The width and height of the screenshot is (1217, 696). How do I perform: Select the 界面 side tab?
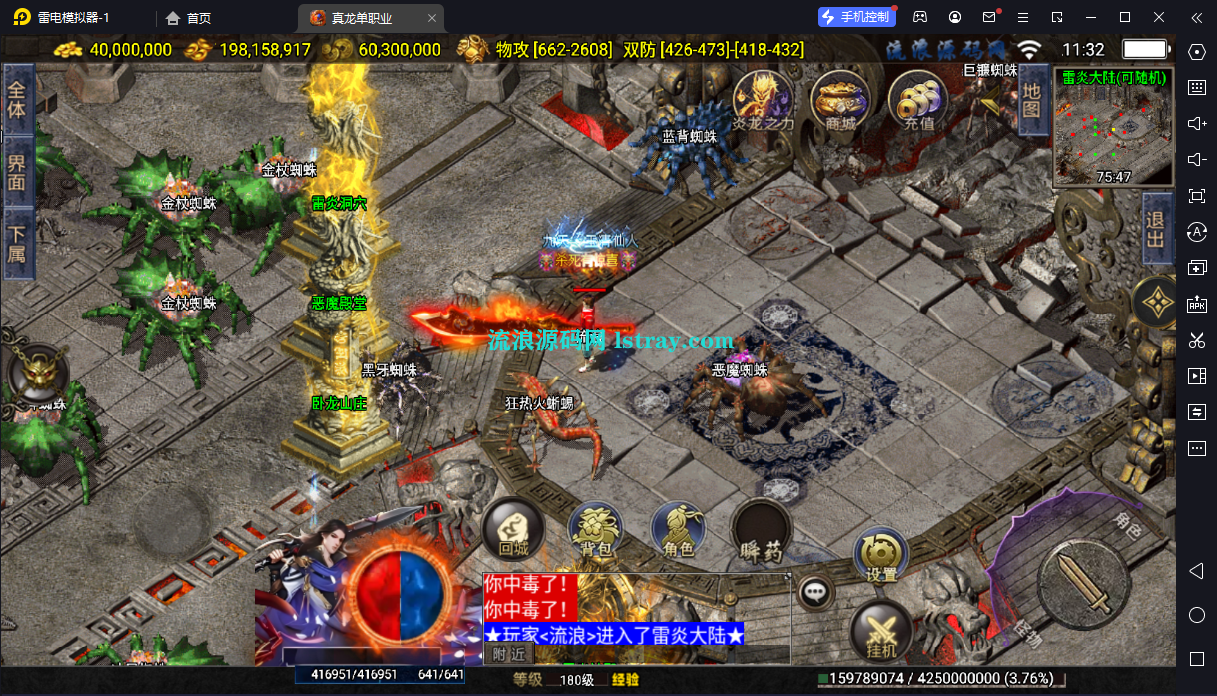[x=17, y=172]
